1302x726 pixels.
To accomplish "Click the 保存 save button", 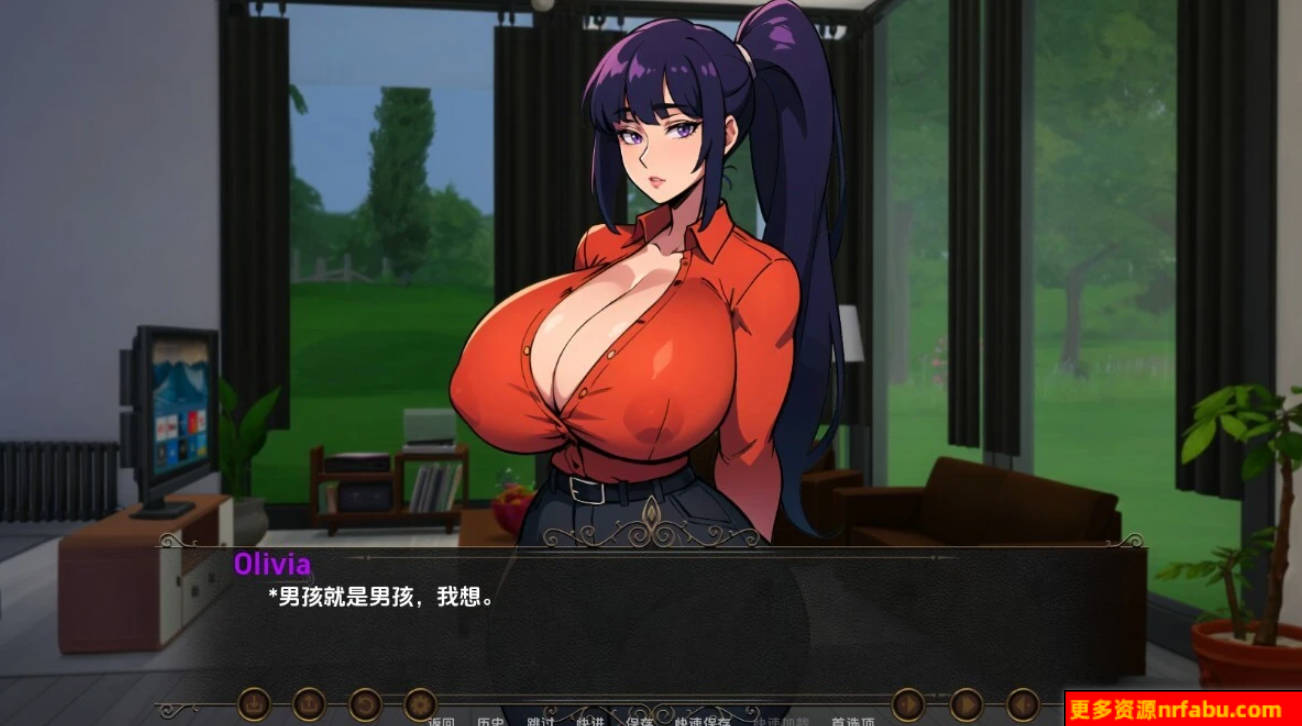I will [640, 720].
